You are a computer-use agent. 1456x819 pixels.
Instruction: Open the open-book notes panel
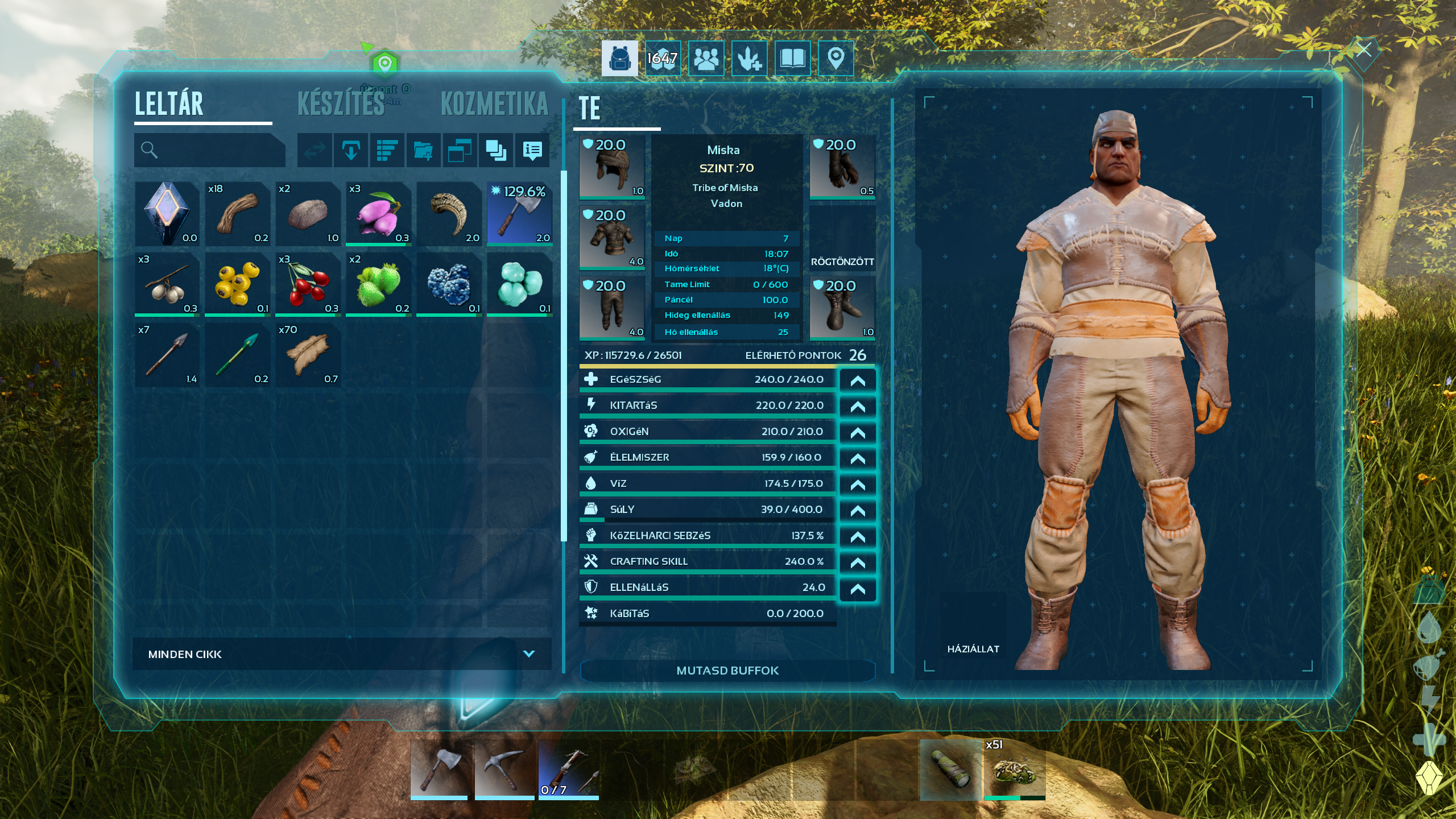tap(792, 58)
